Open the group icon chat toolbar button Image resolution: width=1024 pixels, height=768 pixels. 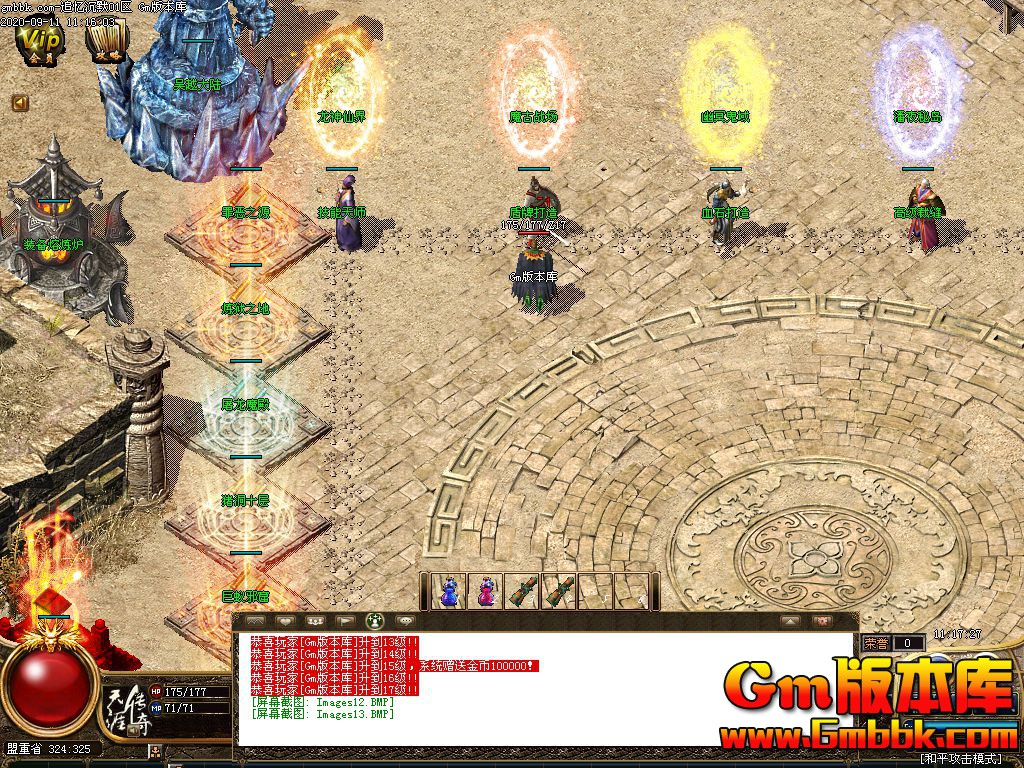pos(313,621)
